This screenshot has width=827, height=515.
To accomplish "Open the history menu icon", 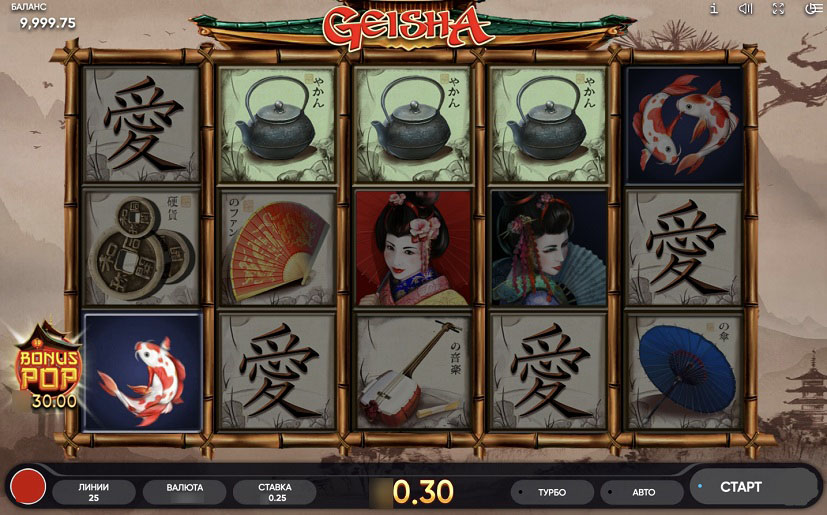I will [812, 9].
